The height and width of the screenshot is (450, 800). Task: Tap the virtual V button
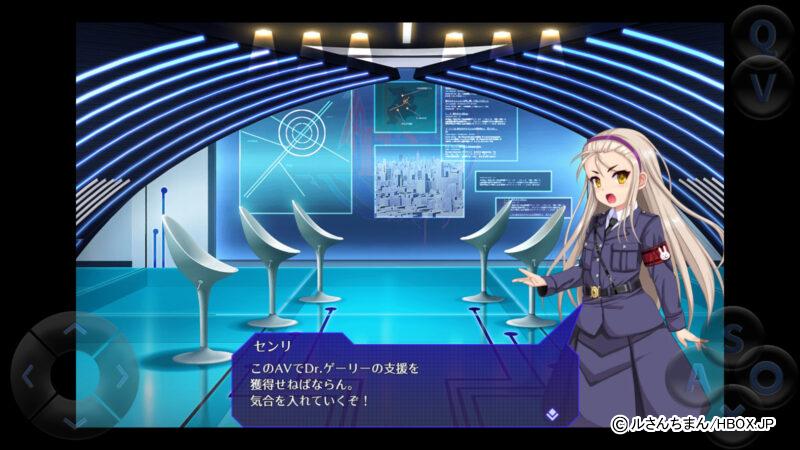coord(763,87)
